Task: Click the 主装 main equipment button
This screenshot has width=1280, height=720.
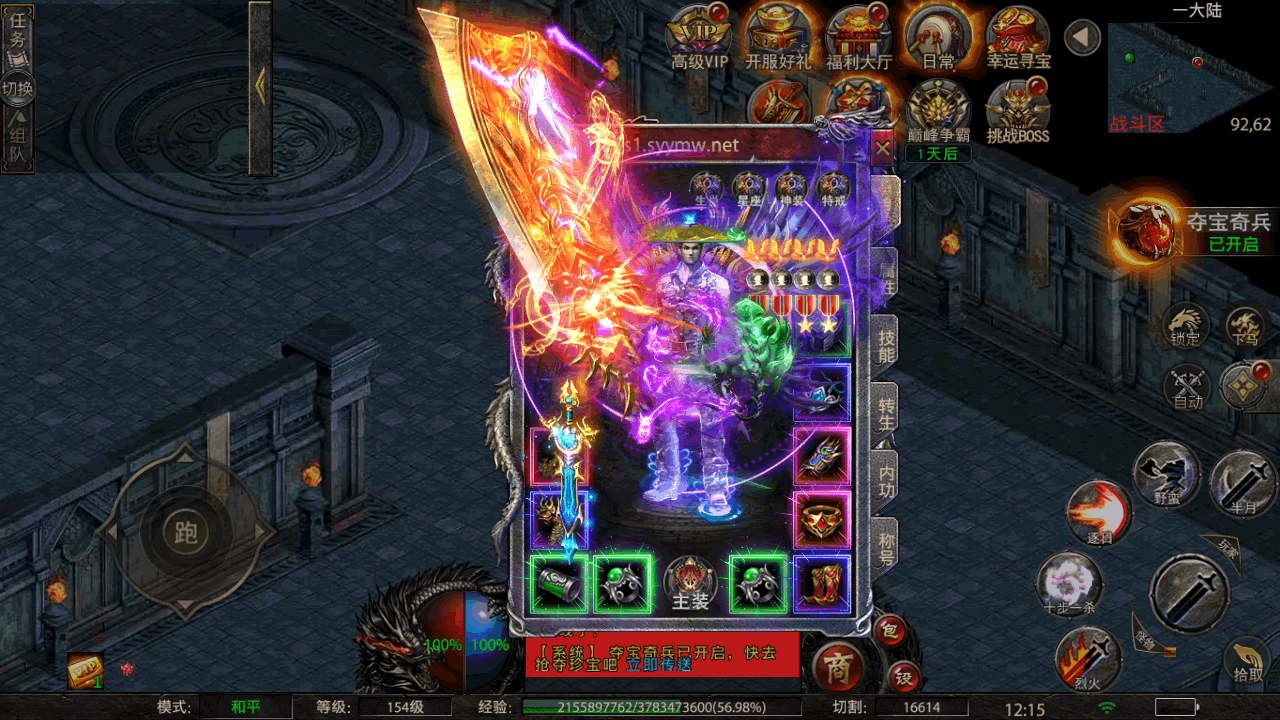Action: click(x=690, y=584)
